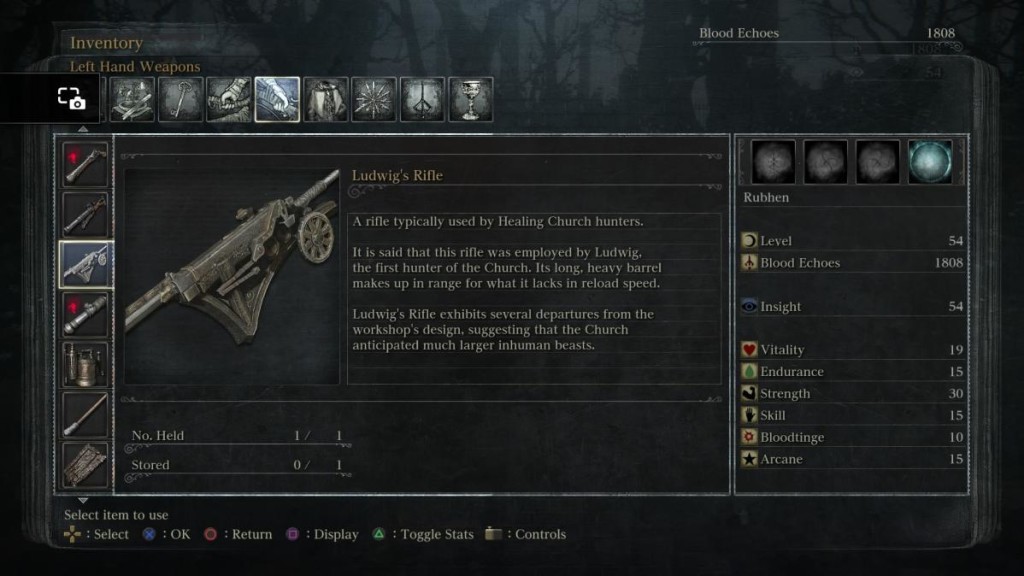Screen dimensions: 1024x576
Task: Switch to the hunter's mark rune tab
Action: [422, 99]
